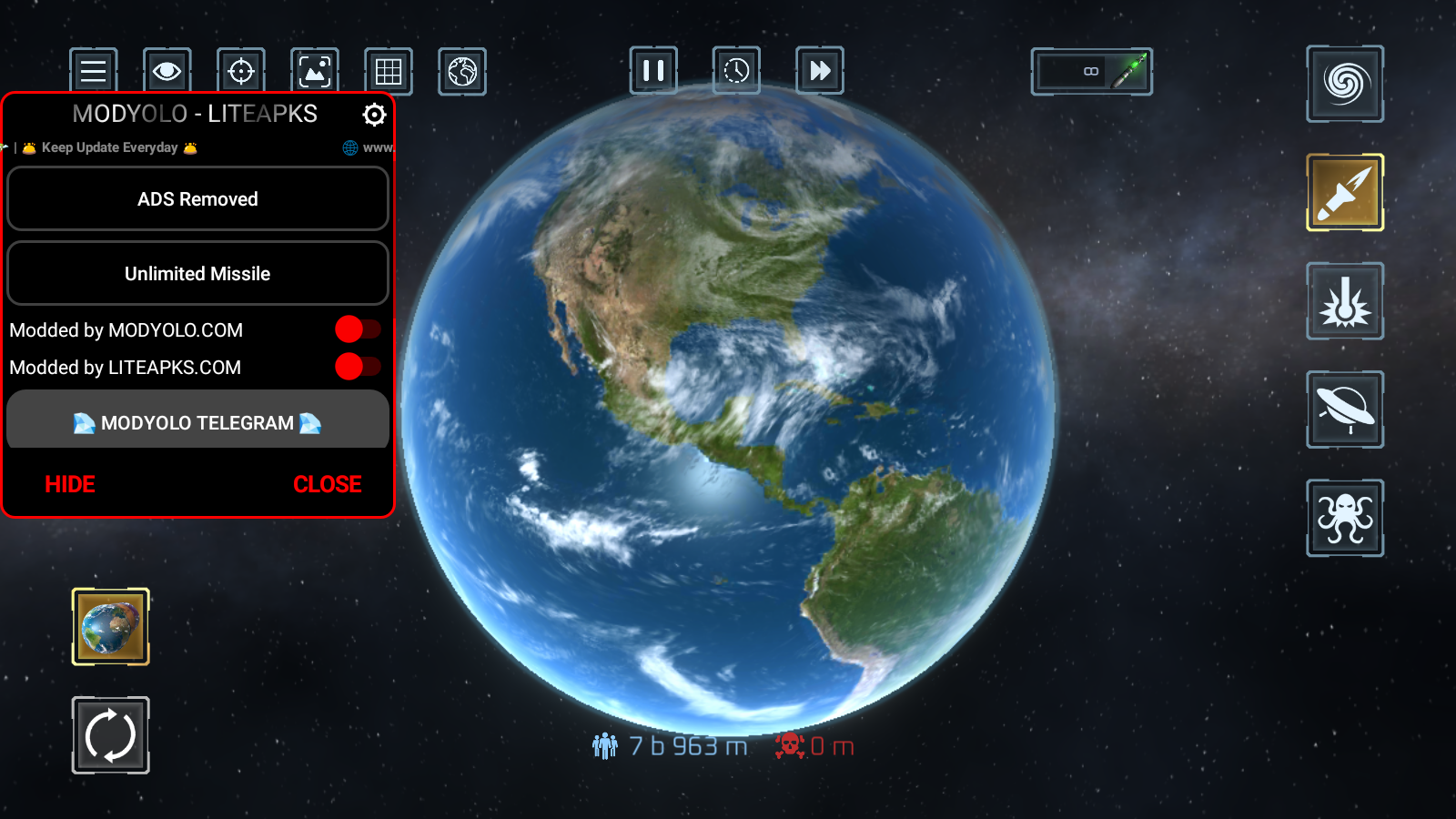This screenshot has height=819, width=1456.
Task: Take a screenshot with the photo icon
Action: tap(315, 71)
